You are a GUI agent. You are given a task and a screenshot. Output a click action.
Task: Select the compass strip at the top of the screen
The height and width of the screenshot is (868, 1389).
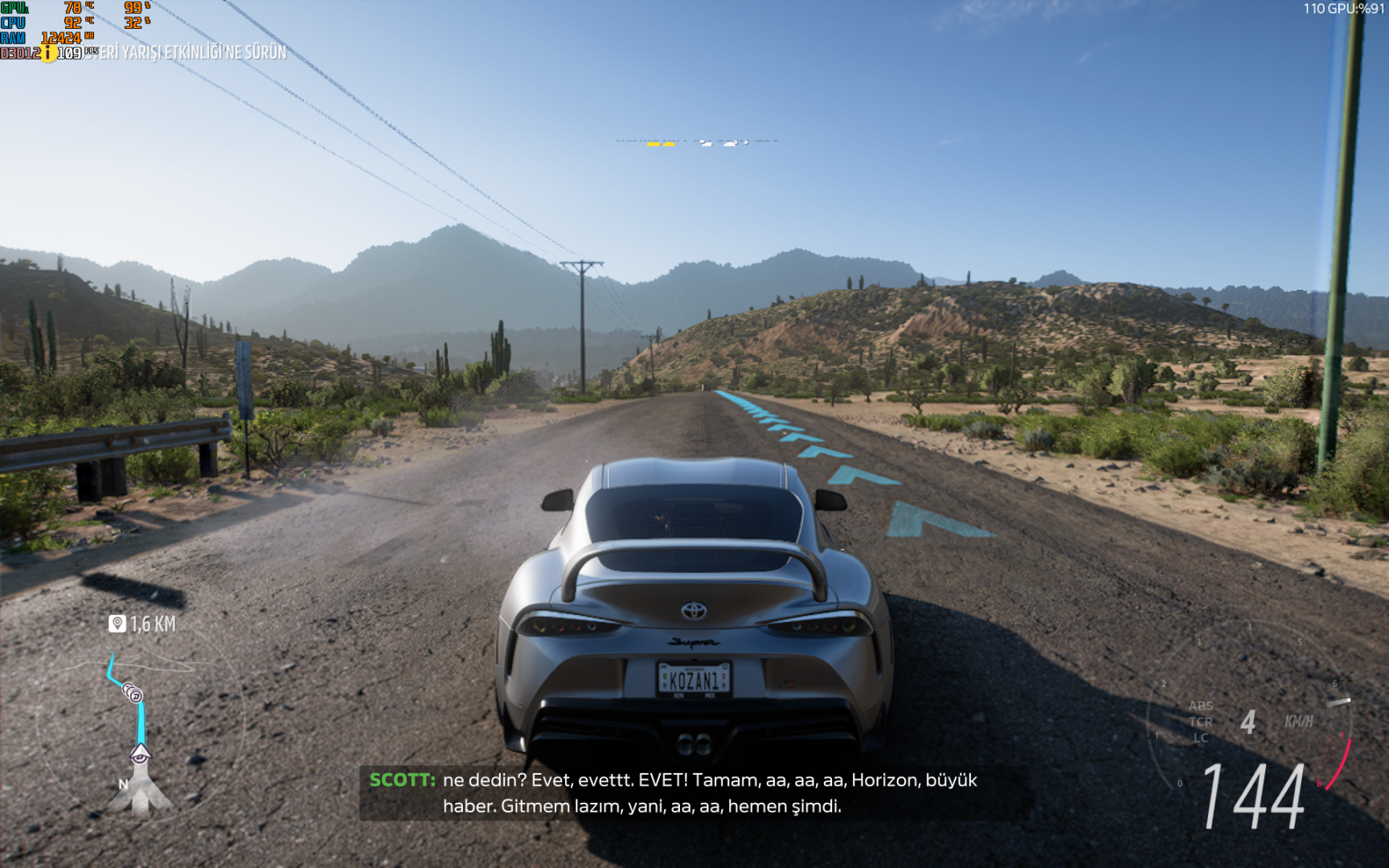(696, 142)
